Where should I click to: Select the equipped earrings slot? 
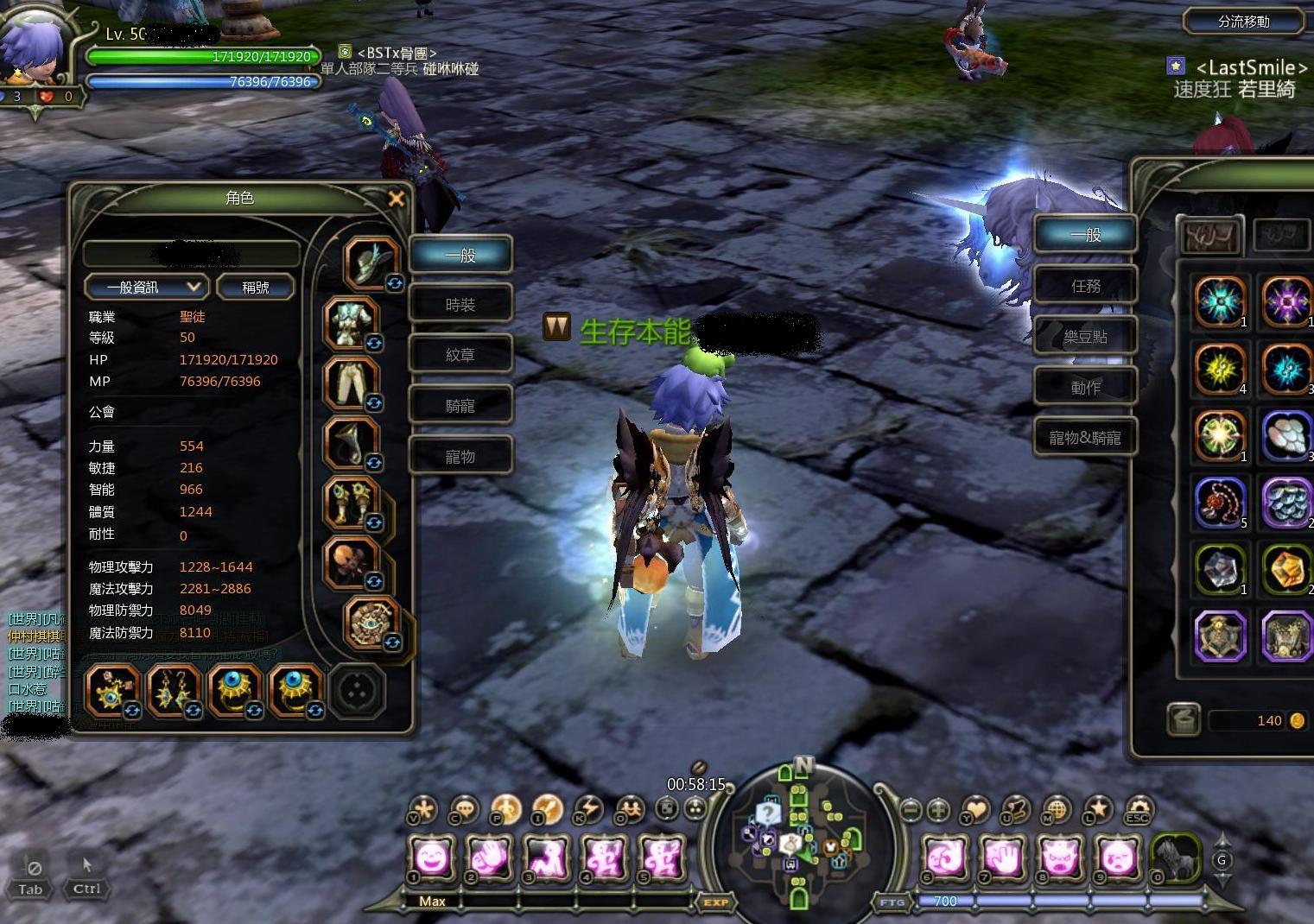click(x=174, y=692)
